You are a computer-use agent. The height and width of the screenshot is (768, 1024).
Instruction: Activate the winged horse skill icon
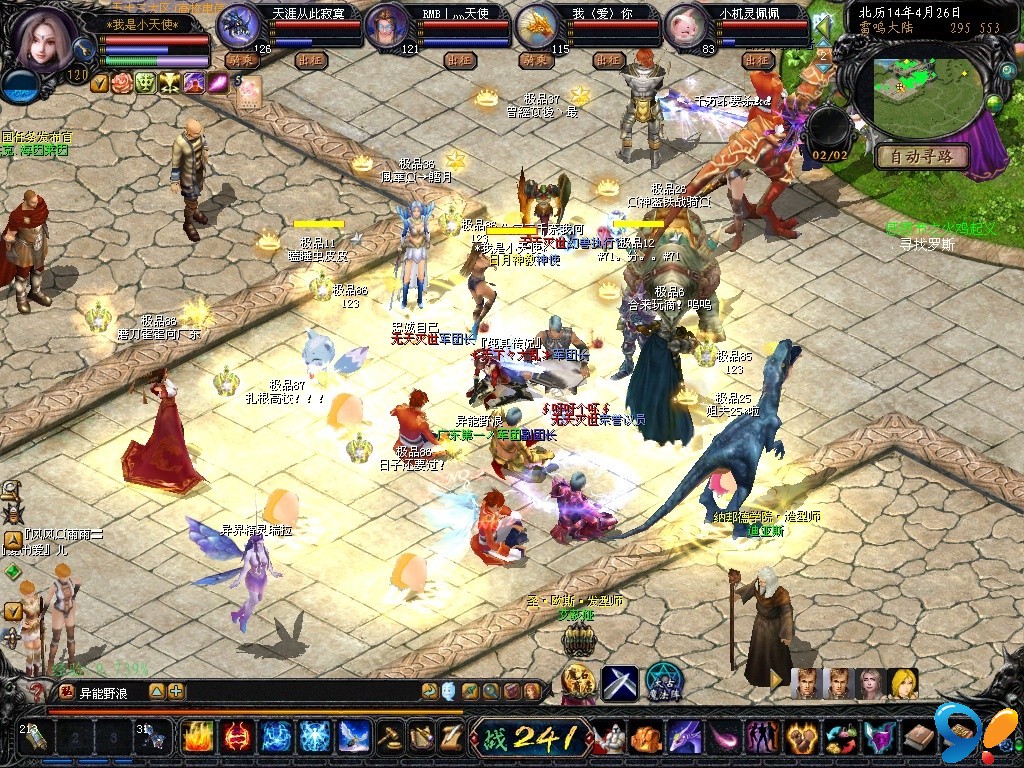point(351,737)
